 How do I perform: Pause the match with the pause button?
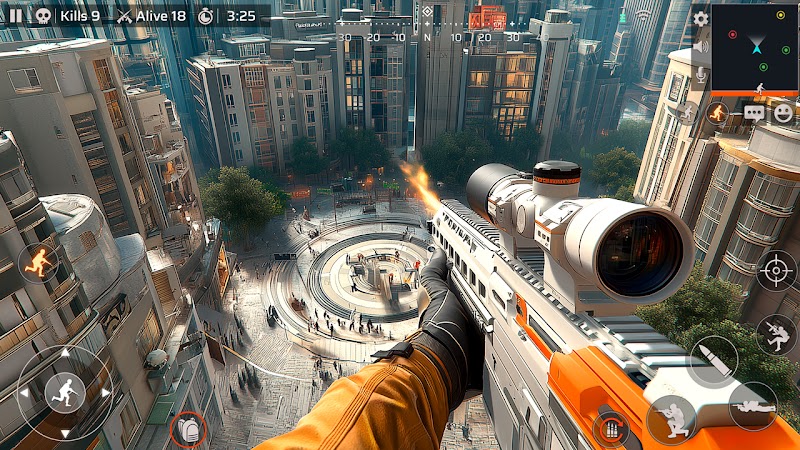tap(16, 16)
